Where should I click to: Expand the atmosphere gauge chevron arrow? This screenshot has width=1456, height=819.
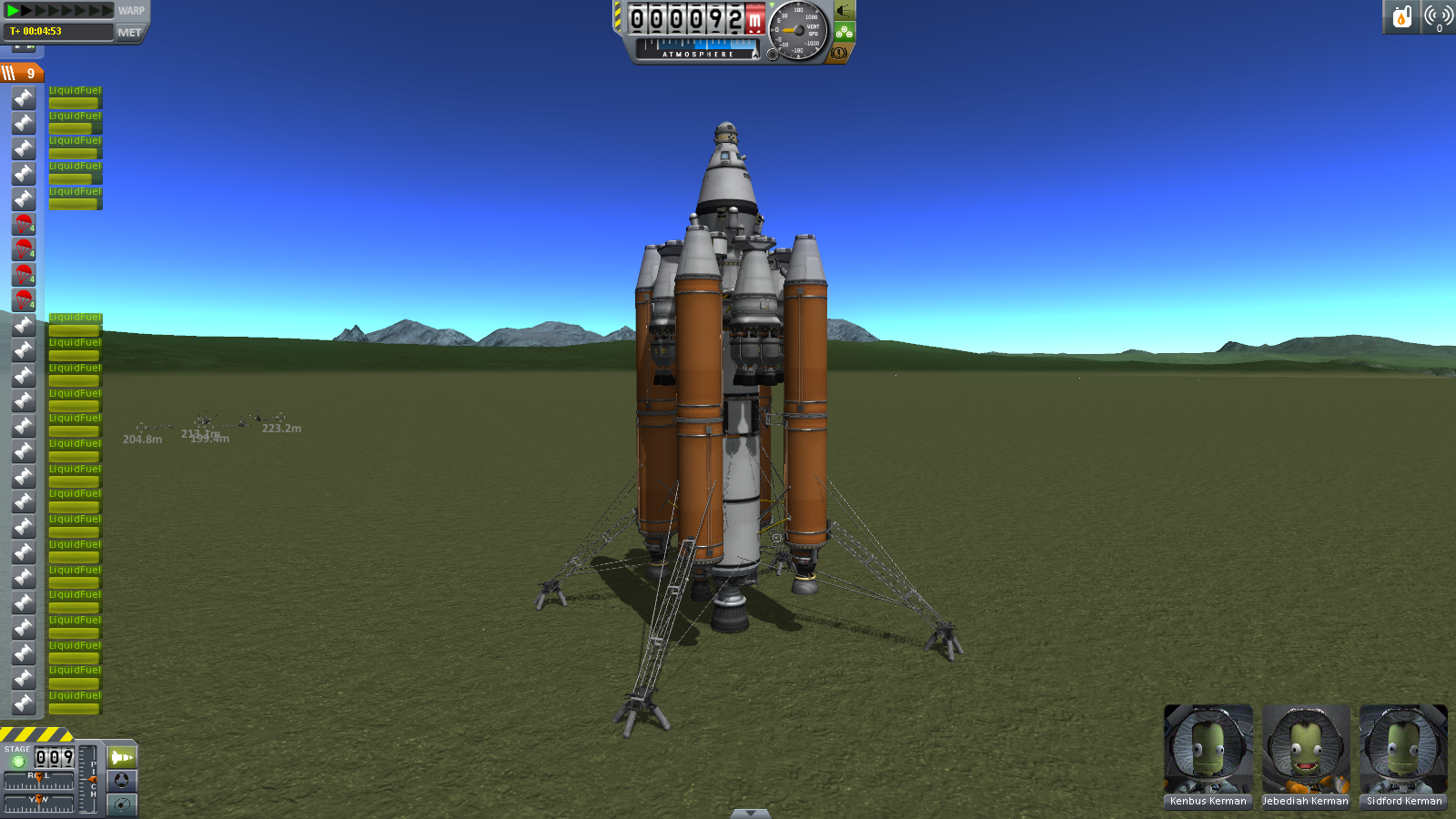click(756, 56)
